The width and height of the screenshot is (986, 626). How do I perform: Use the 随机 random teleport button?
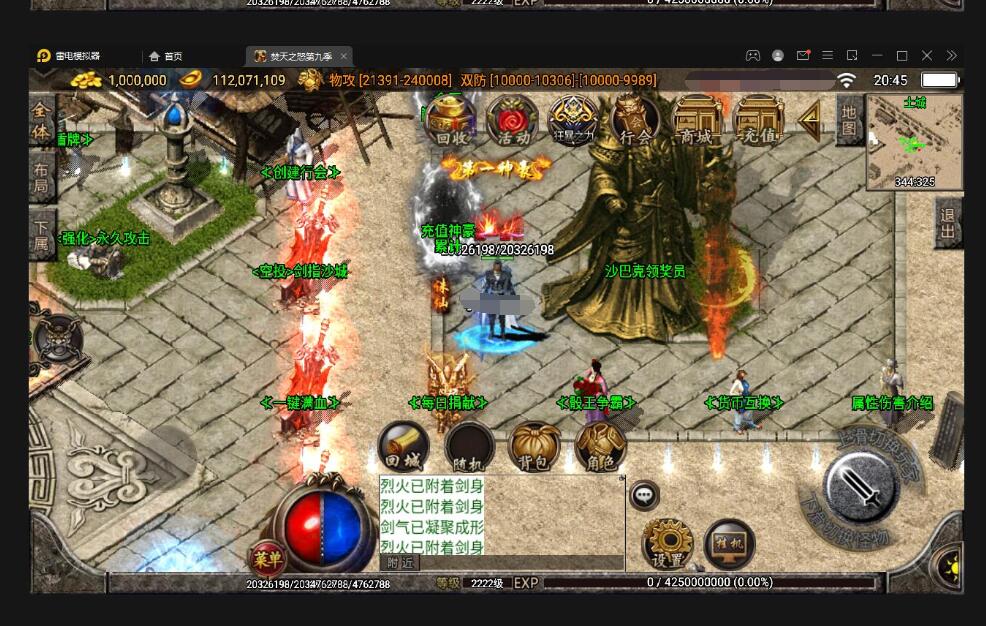[469, 448]
